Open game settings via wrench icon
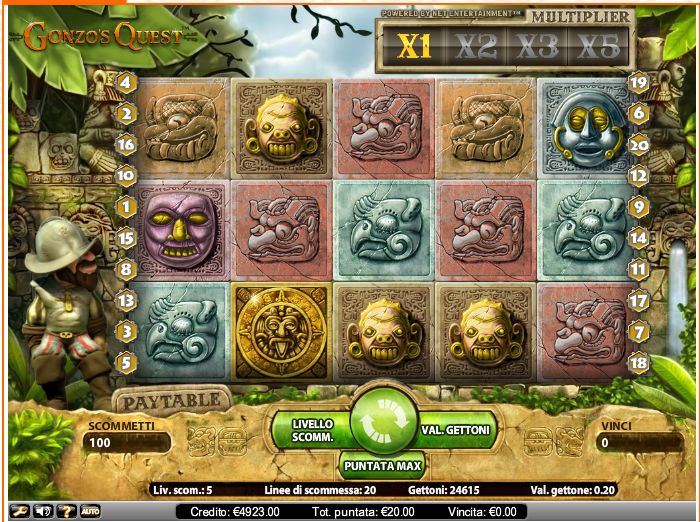700x522 pixels. click(19, 511)
